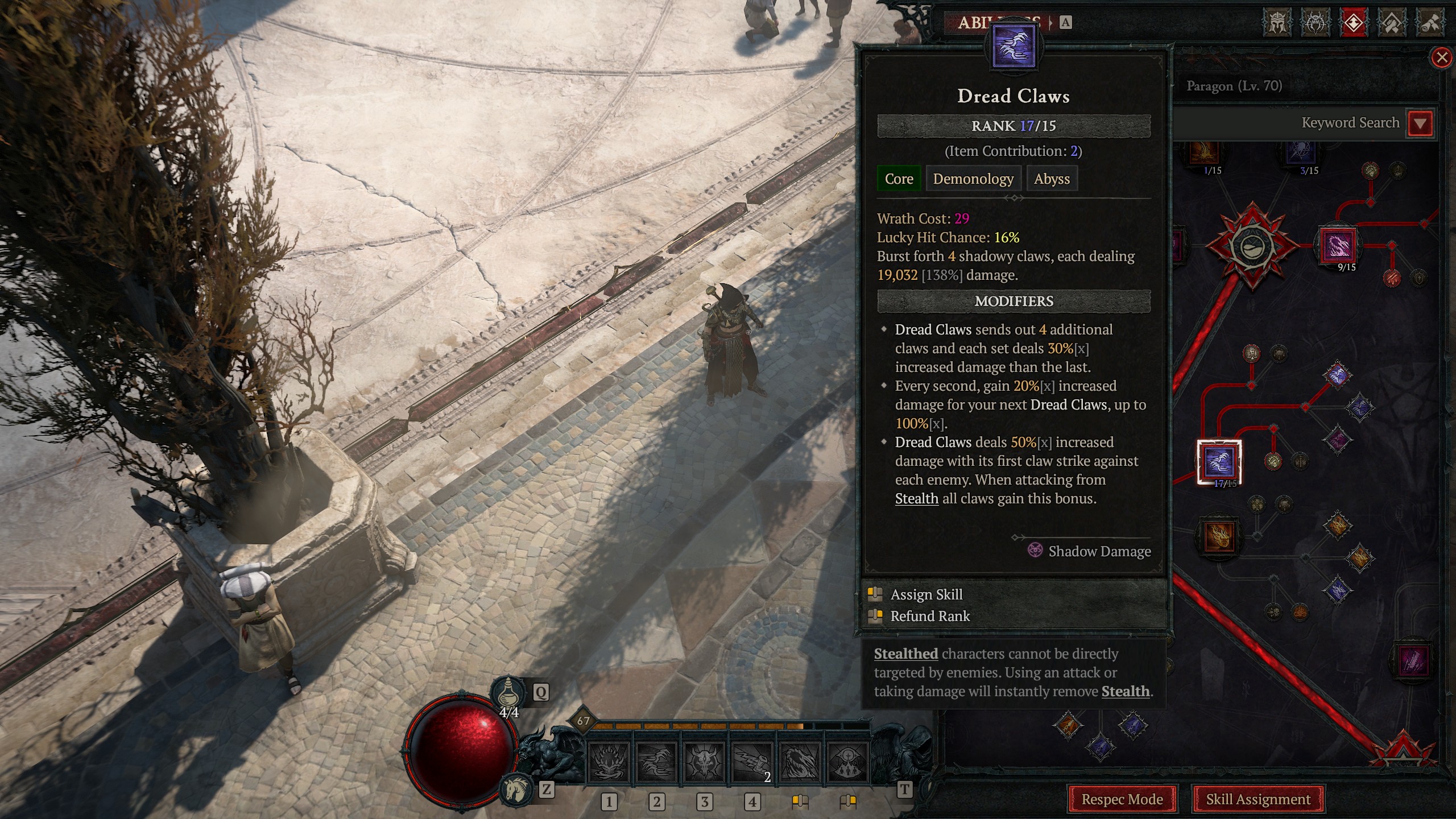Select the Core skill tag
Screen dimensions: 1456x819
tap(899, 179)
